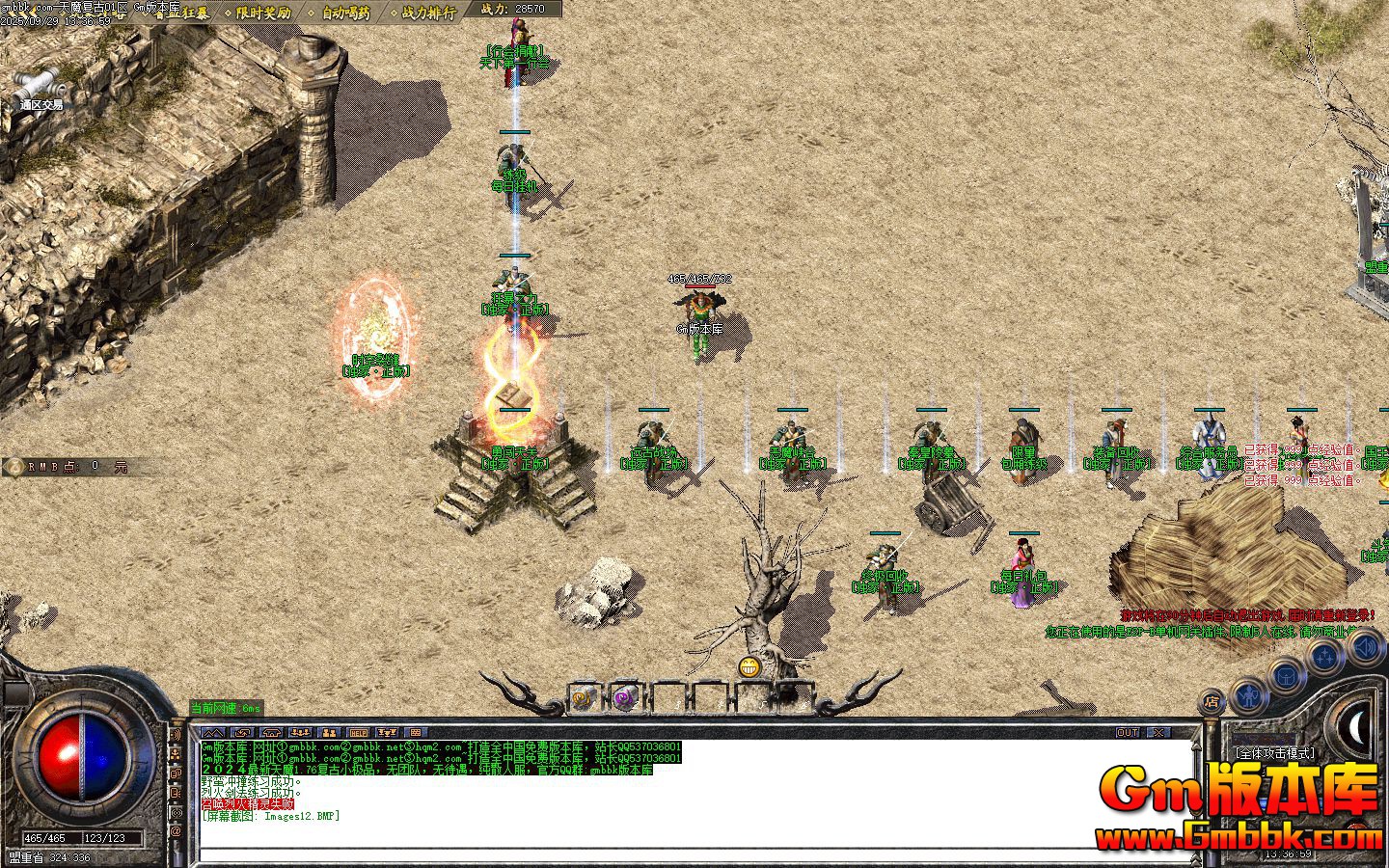1389x868 pixels.
Task: Open the bag inventory round button
Action: [x=1287, y=675]
